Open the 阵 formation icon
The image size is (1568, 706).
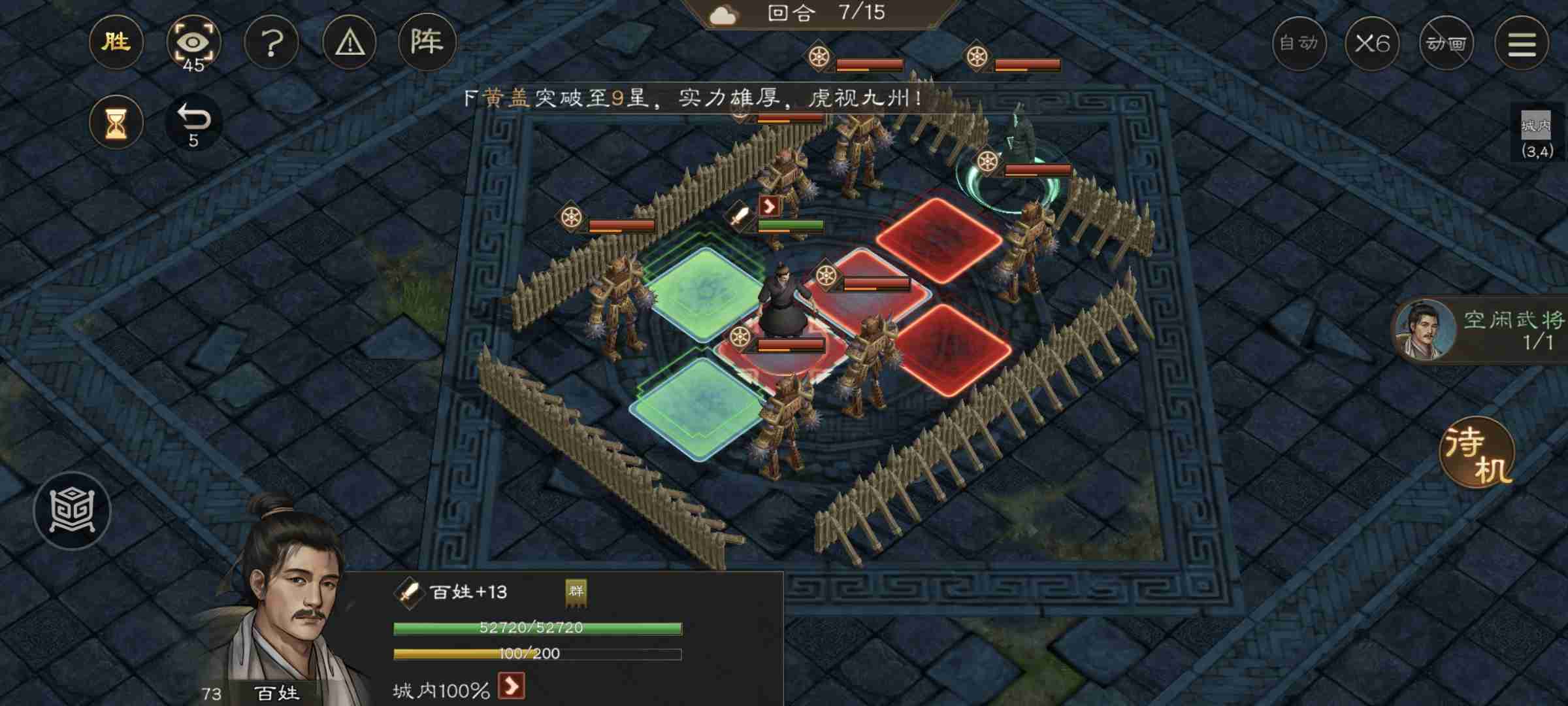426,42
